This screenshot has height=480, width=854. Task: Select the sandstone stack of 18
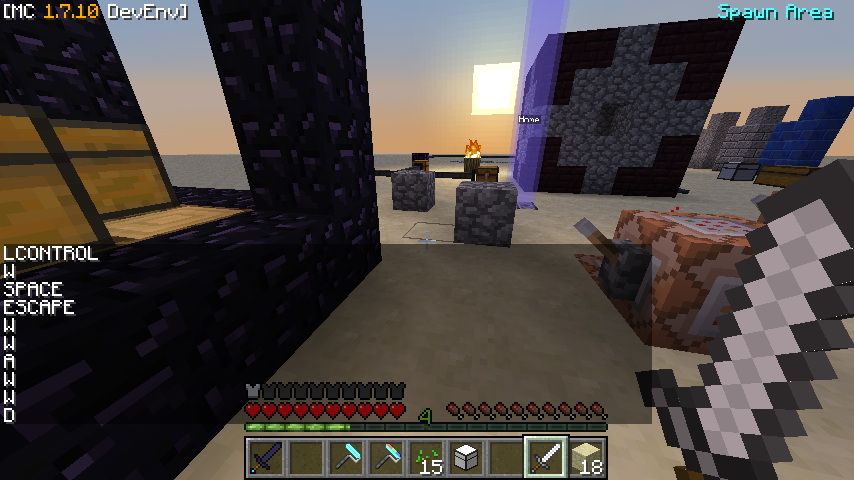pos(587,458)
